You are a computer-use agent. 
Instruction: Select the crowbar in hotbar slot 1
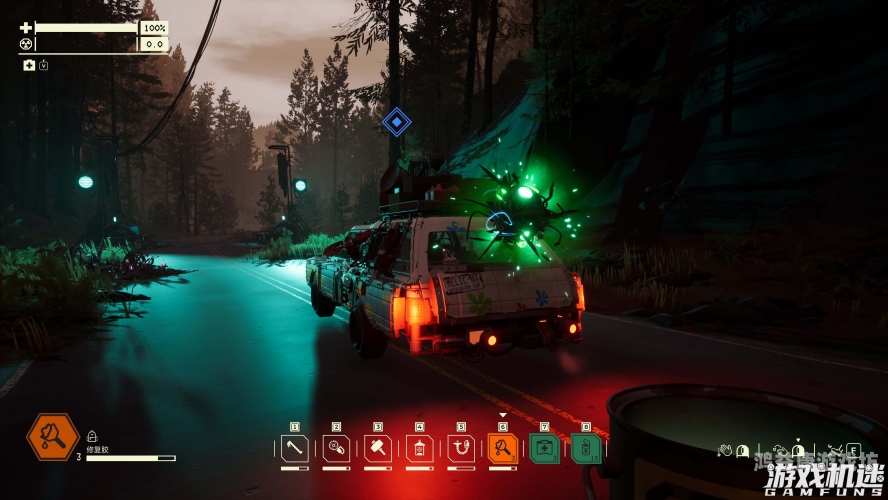point(294,448)
